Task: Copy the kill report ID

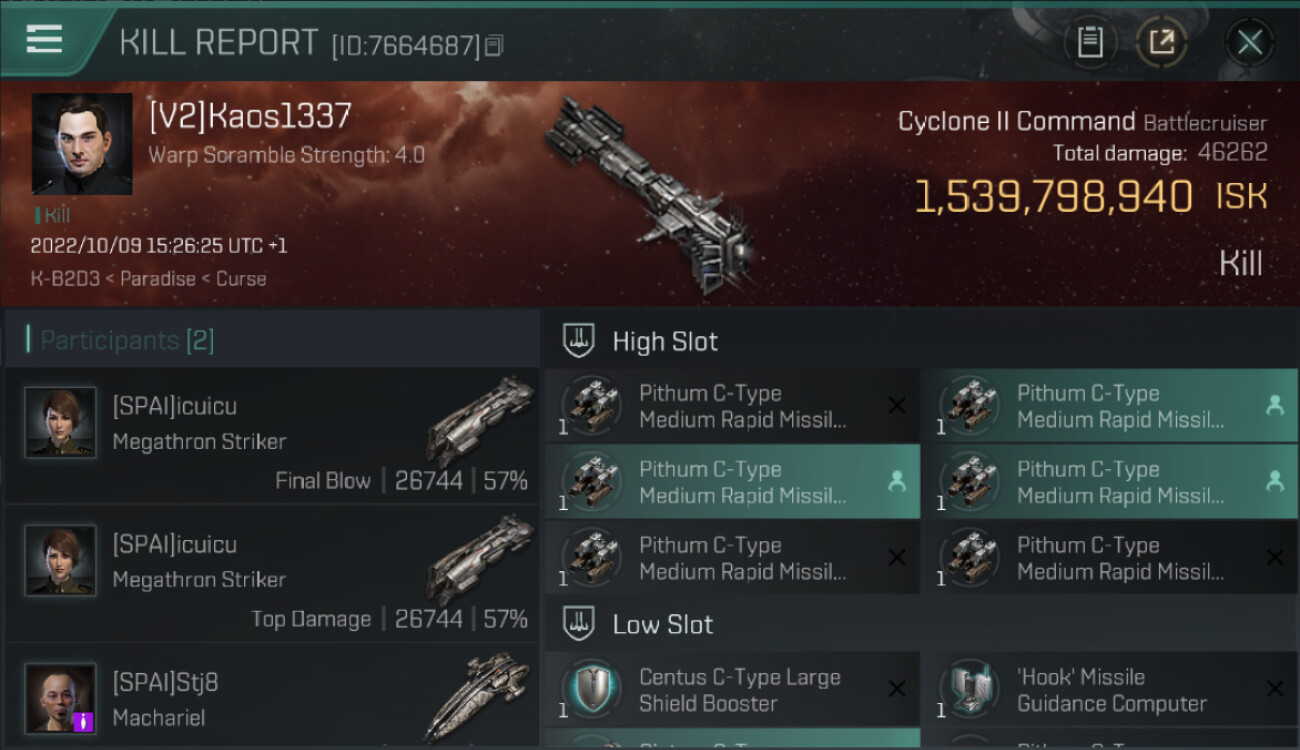Action: [x=494, y=46]
